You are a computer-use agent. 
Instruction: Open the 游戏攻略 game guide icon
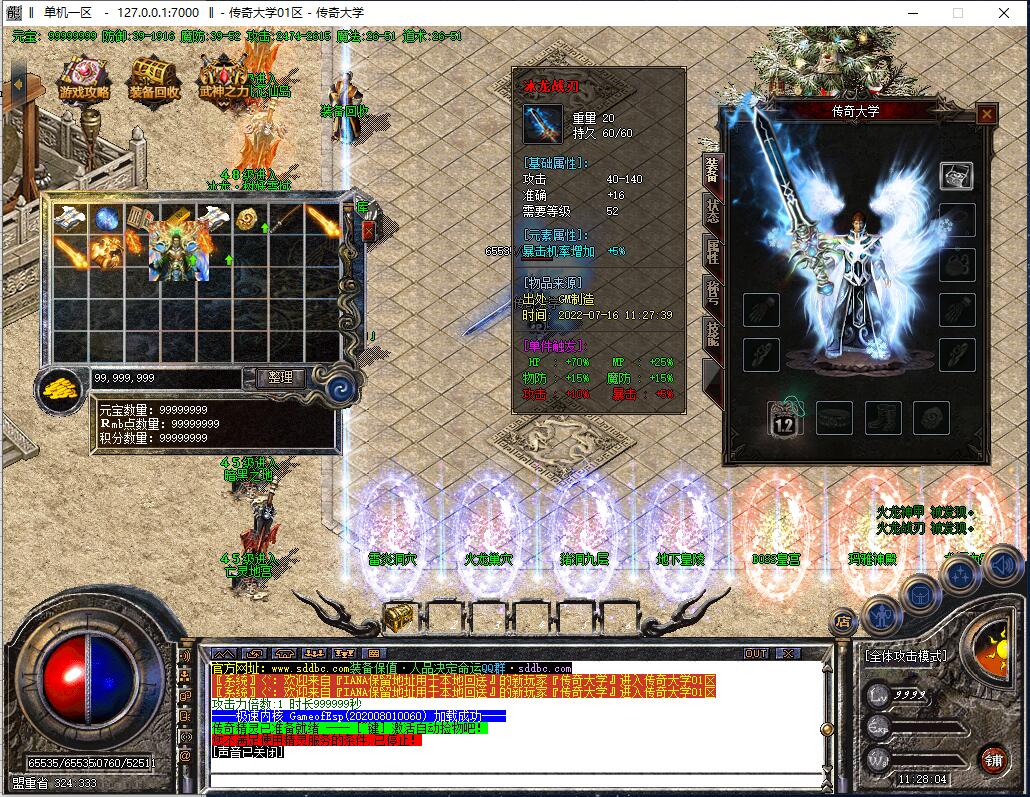pos(84,78)
